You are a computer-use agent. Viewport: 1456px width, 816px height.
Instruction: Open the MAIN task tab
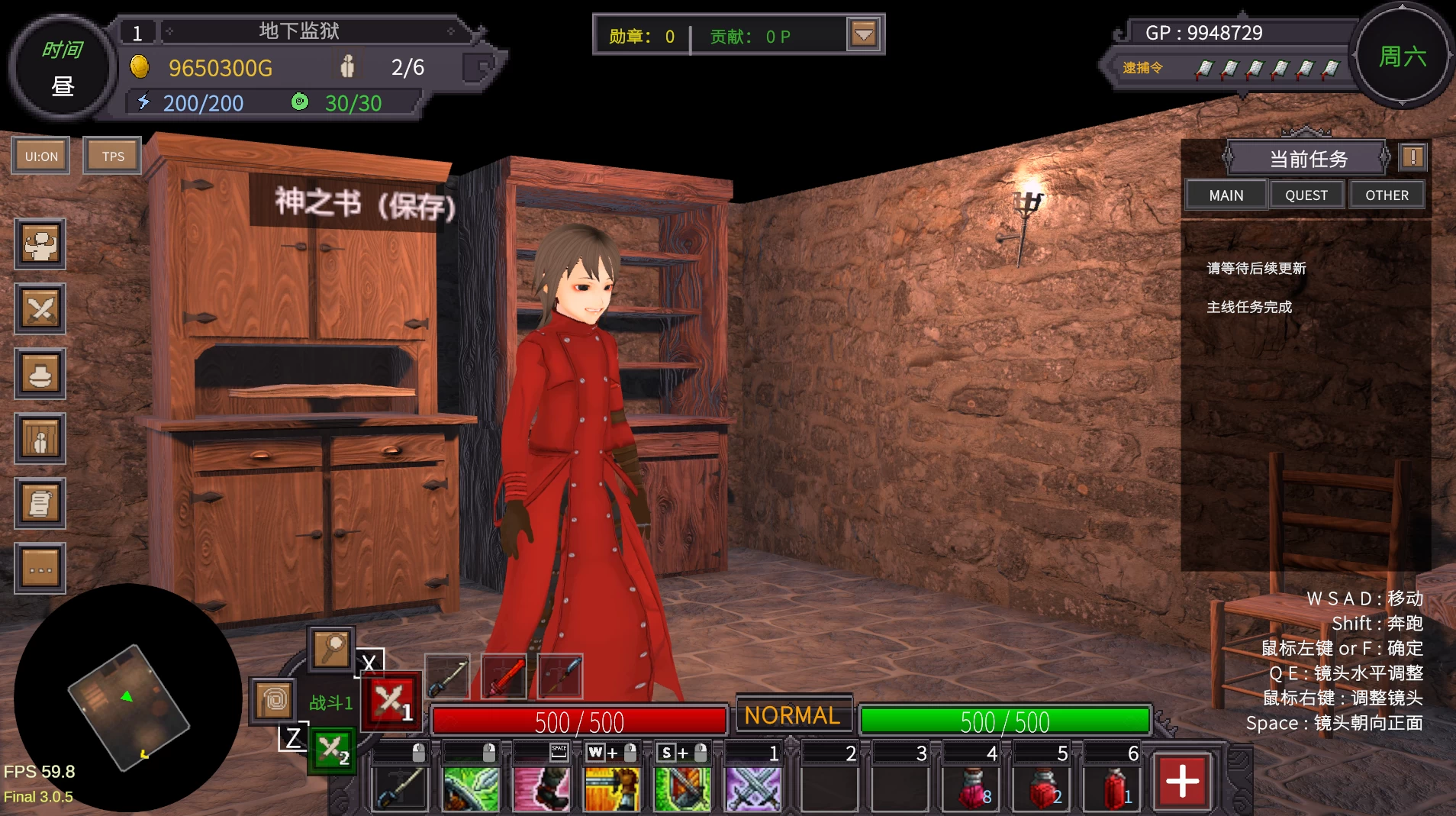click(1225, 195)
